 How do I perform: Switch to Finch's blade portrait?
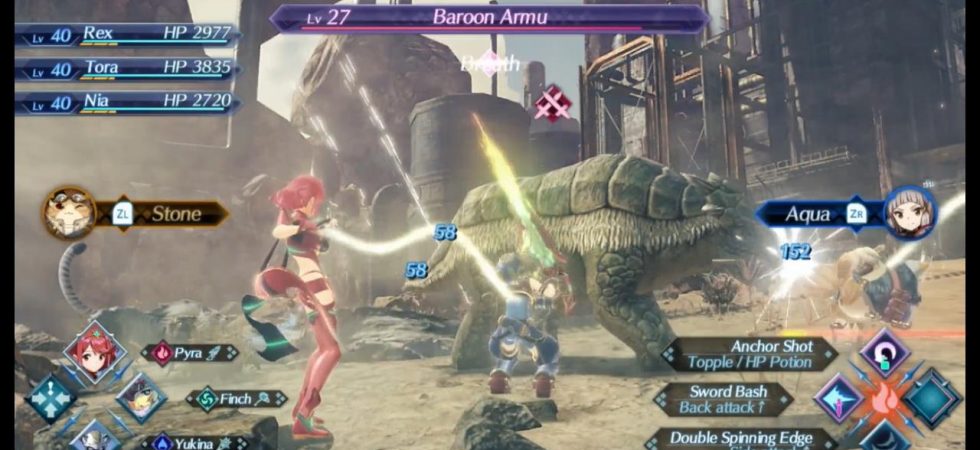point(141,397)
